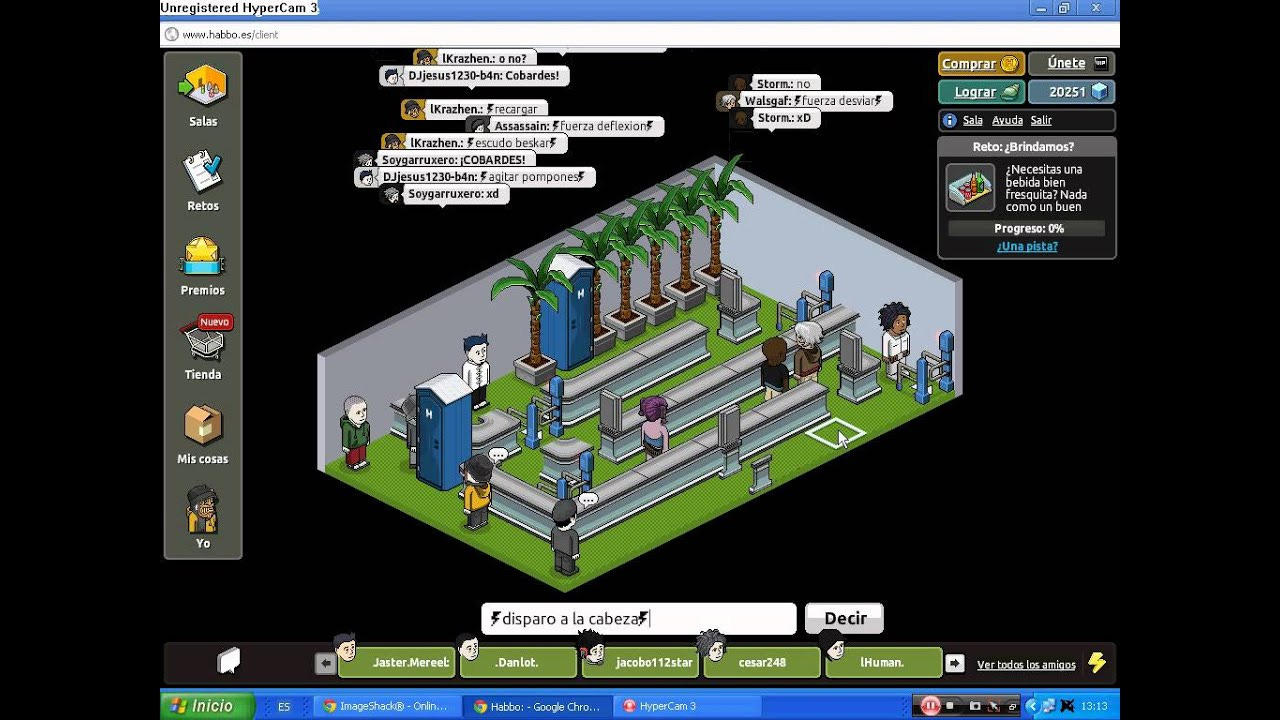Select the Yo avatar icon
1280x720 pixels.
click(202, 512)
